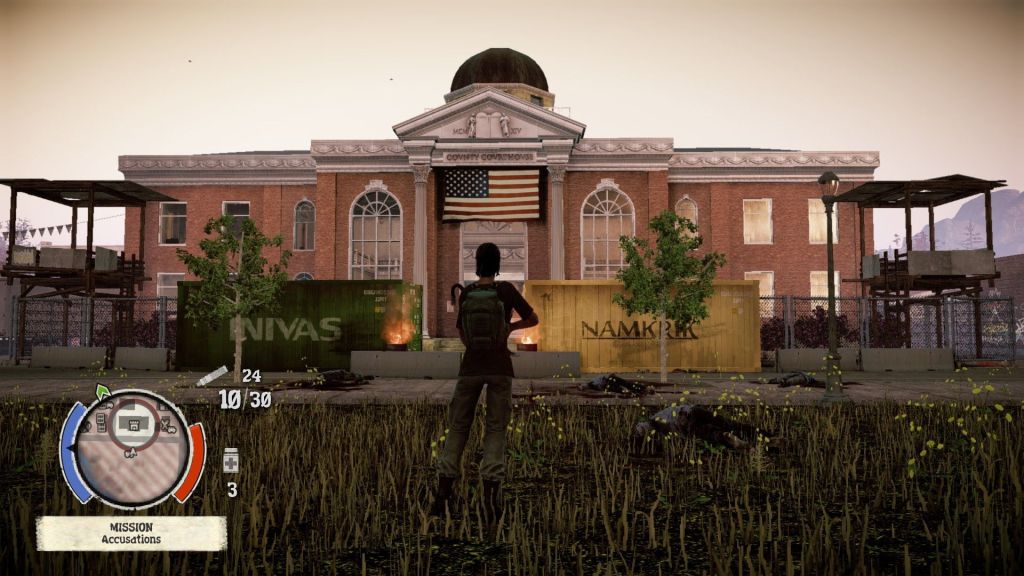Select the courthouse building icon on the minimap

coord(130,424)
